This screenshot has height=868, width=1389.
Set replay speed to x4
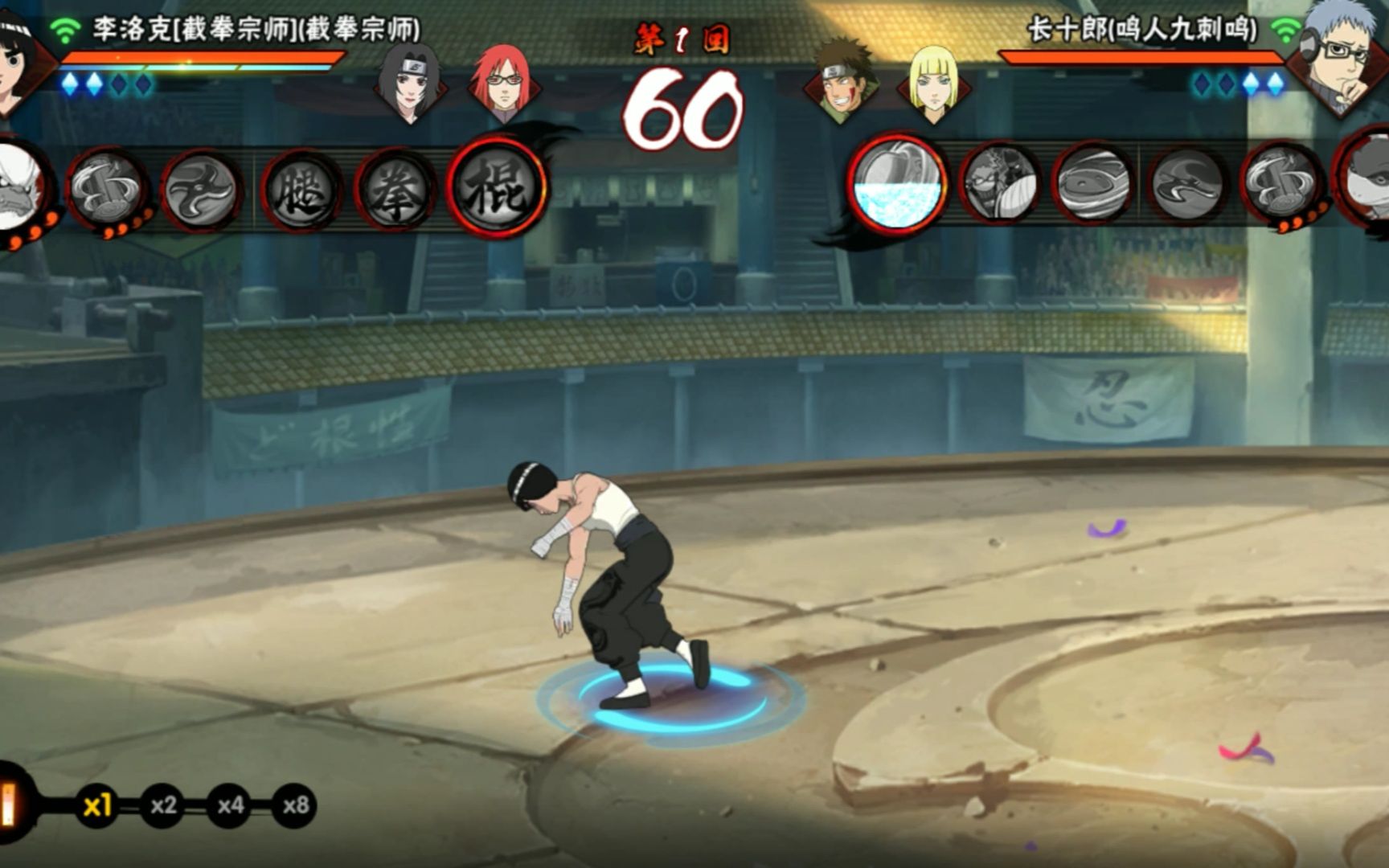pyautogui.click(x=231, y=805)
